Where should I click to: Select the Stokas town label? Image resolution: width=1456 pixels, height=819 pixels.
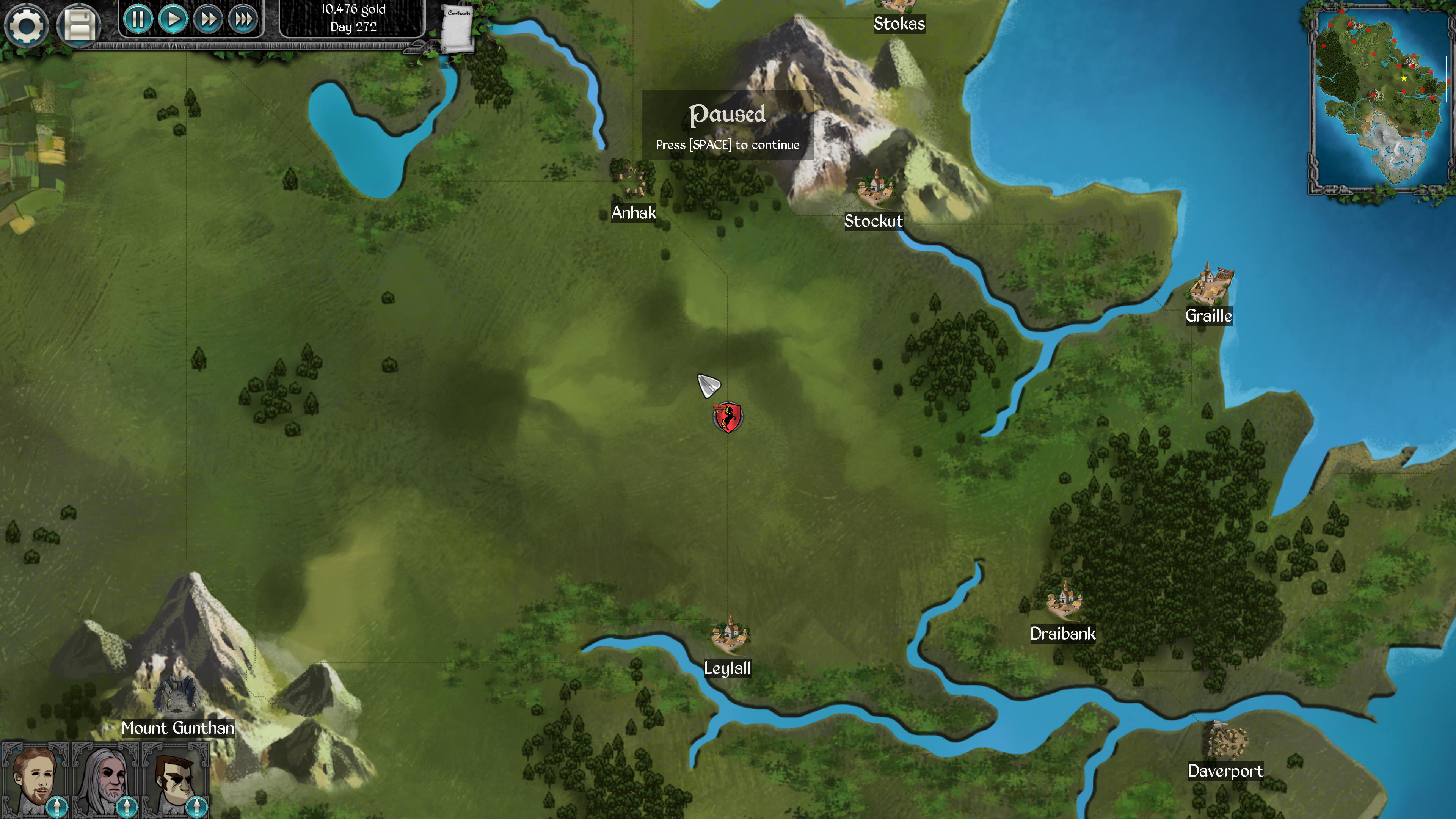pyautogui.click(x=899, y=23)
